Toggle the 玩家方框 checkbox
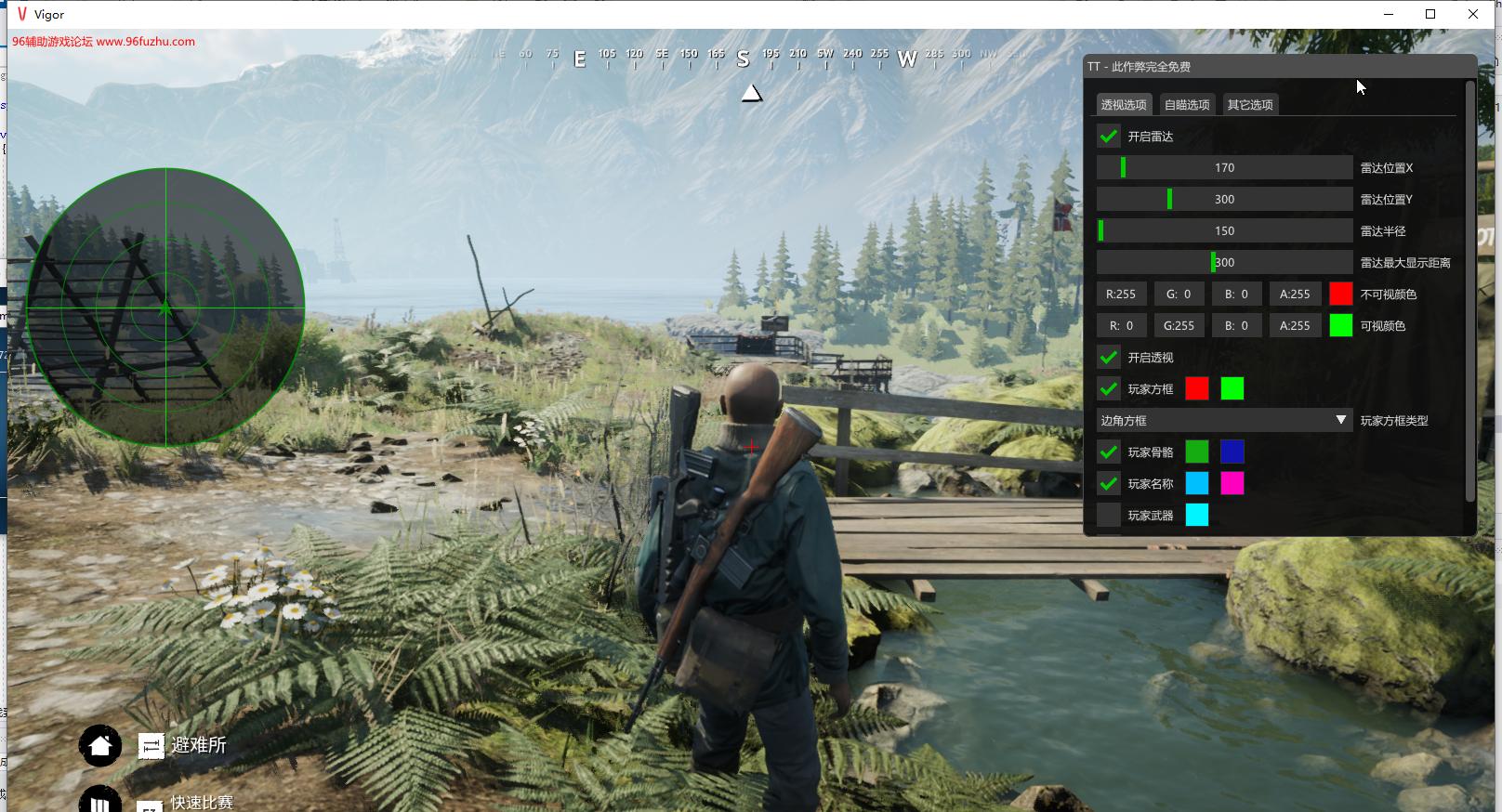This screenshot has height=812, width=1502. pos(1109,389)
